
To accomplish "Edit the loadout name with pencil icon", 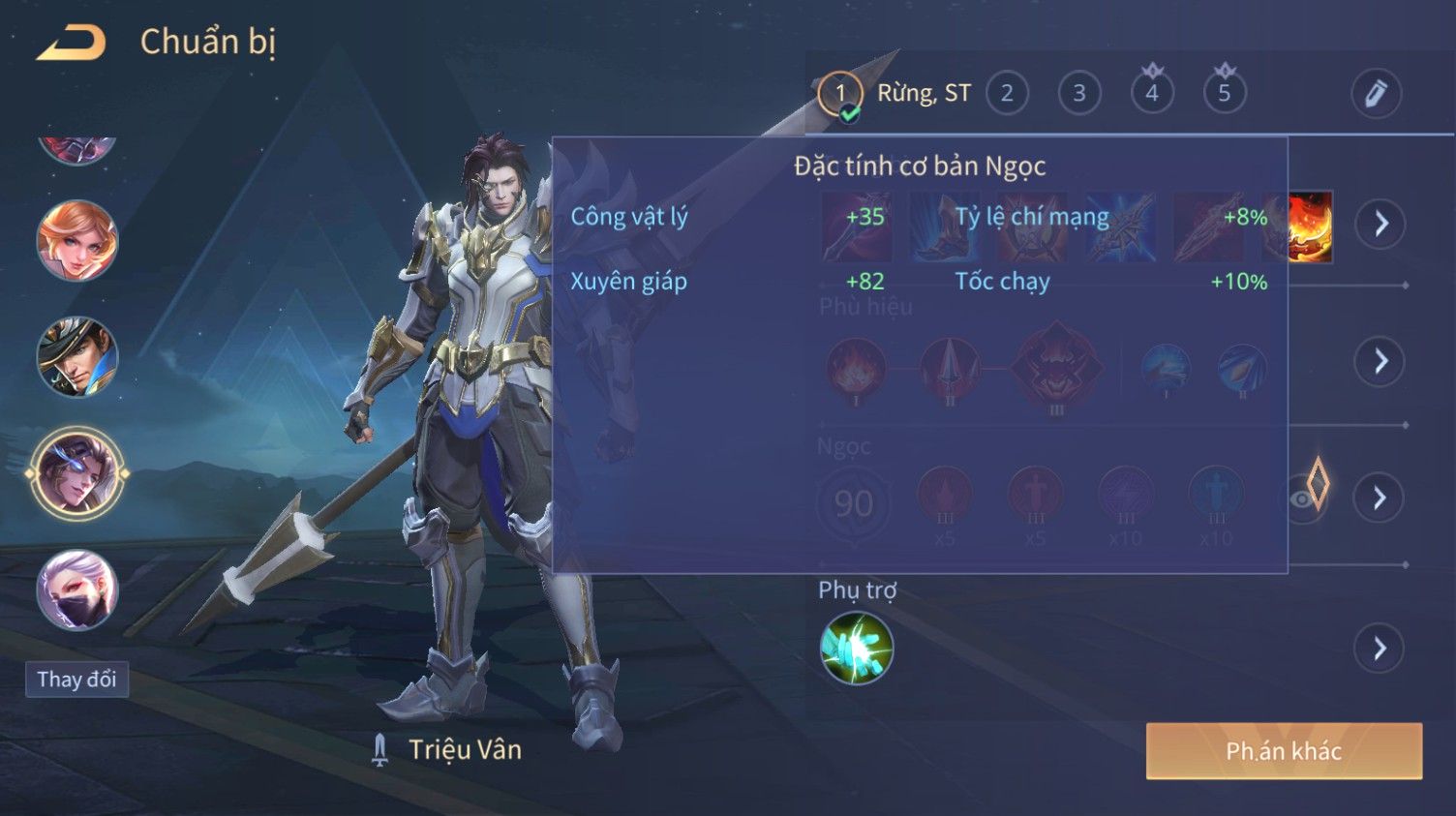I will (1376, 94).
